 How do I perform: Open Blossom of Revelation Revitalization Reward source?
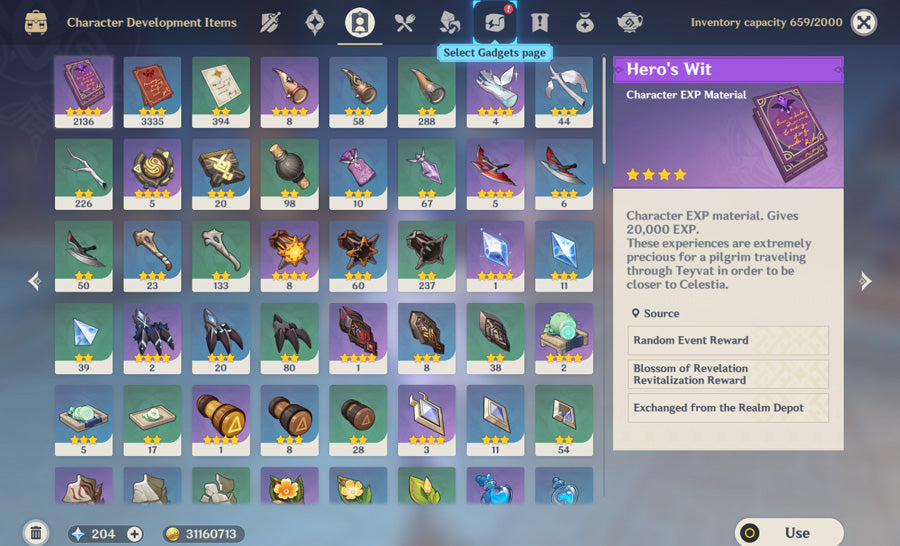click(x=728, y=374)
